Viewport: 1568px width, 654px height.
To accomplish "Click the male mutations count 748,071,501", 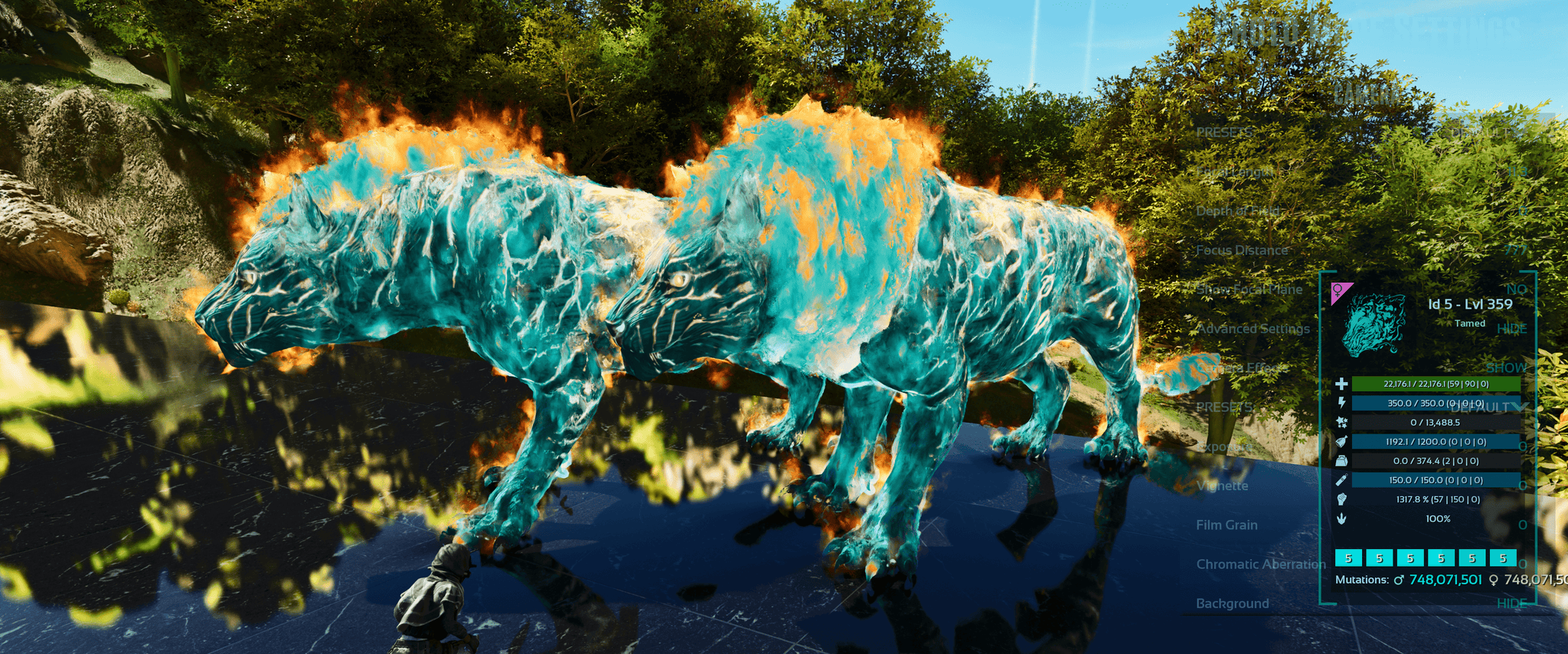I will (1445, 578).
